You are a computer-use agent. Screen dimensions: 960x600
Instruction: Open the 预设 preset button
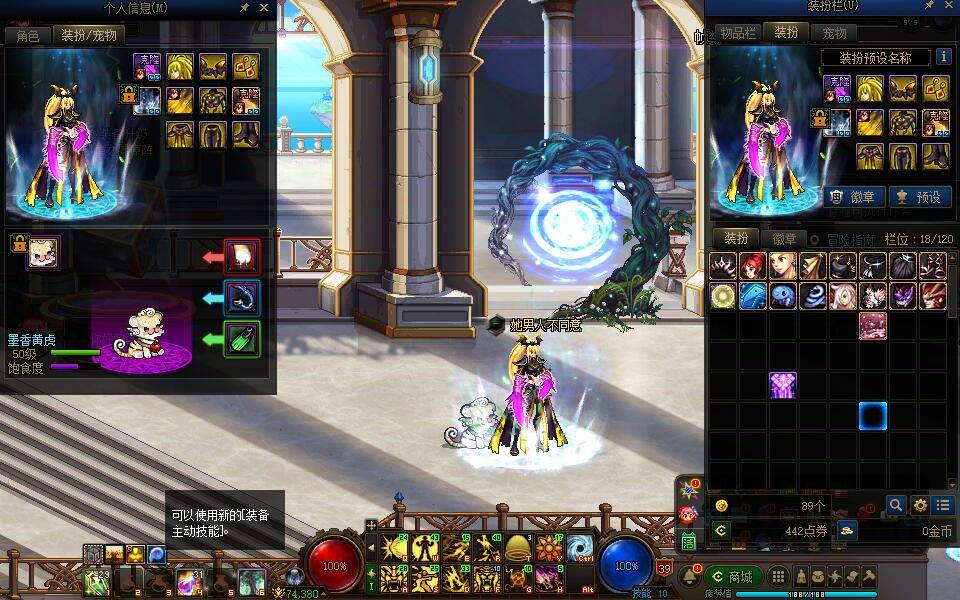tap(918, 197)
